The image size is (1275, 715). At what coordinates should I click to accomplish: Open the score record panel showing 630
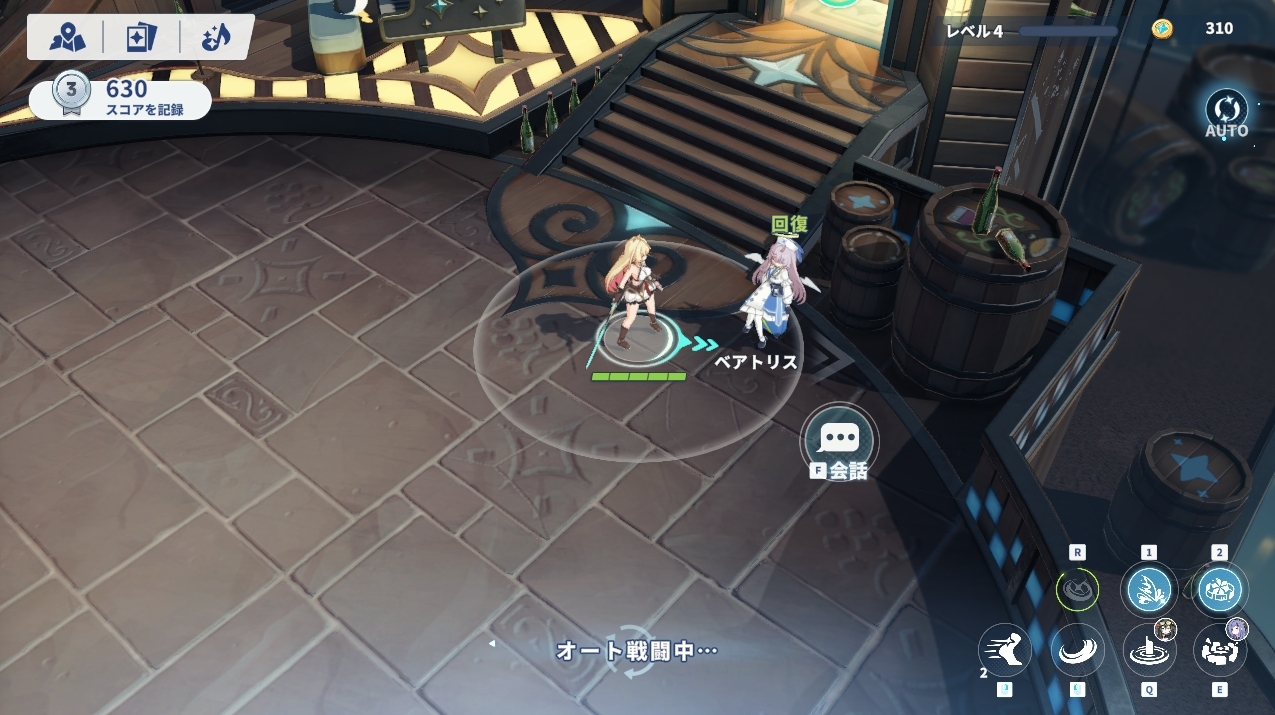click(120, 98)
